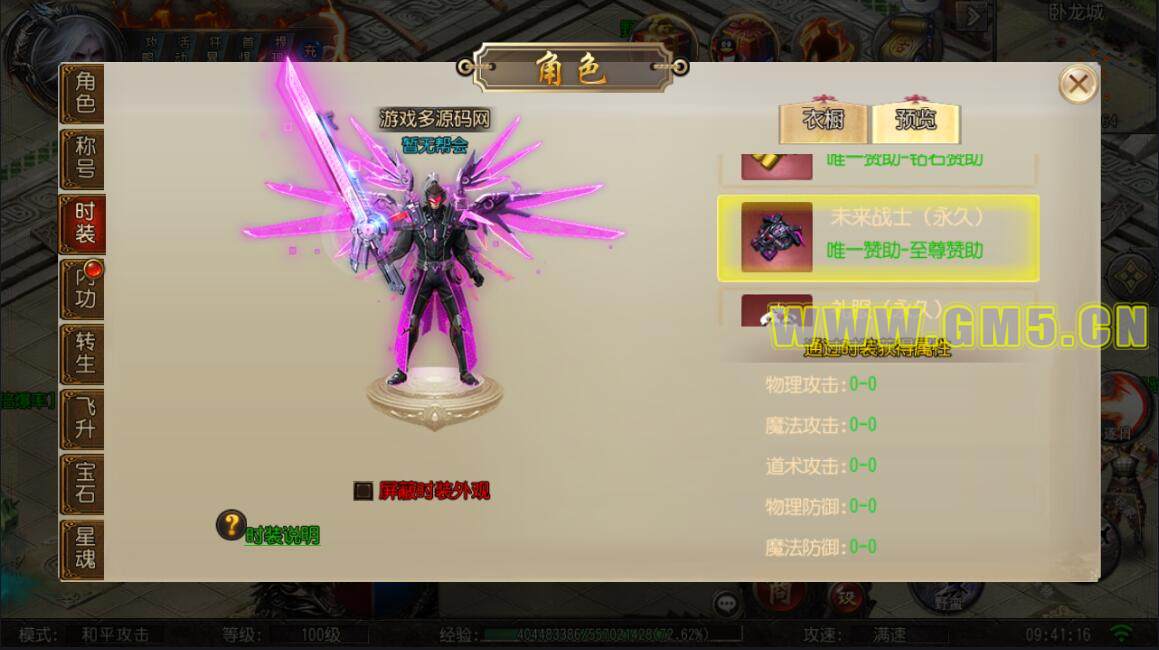Open the 飞升 side tab
The width and height of the screenshot is (1159, 650).
(x=84, y=419)
